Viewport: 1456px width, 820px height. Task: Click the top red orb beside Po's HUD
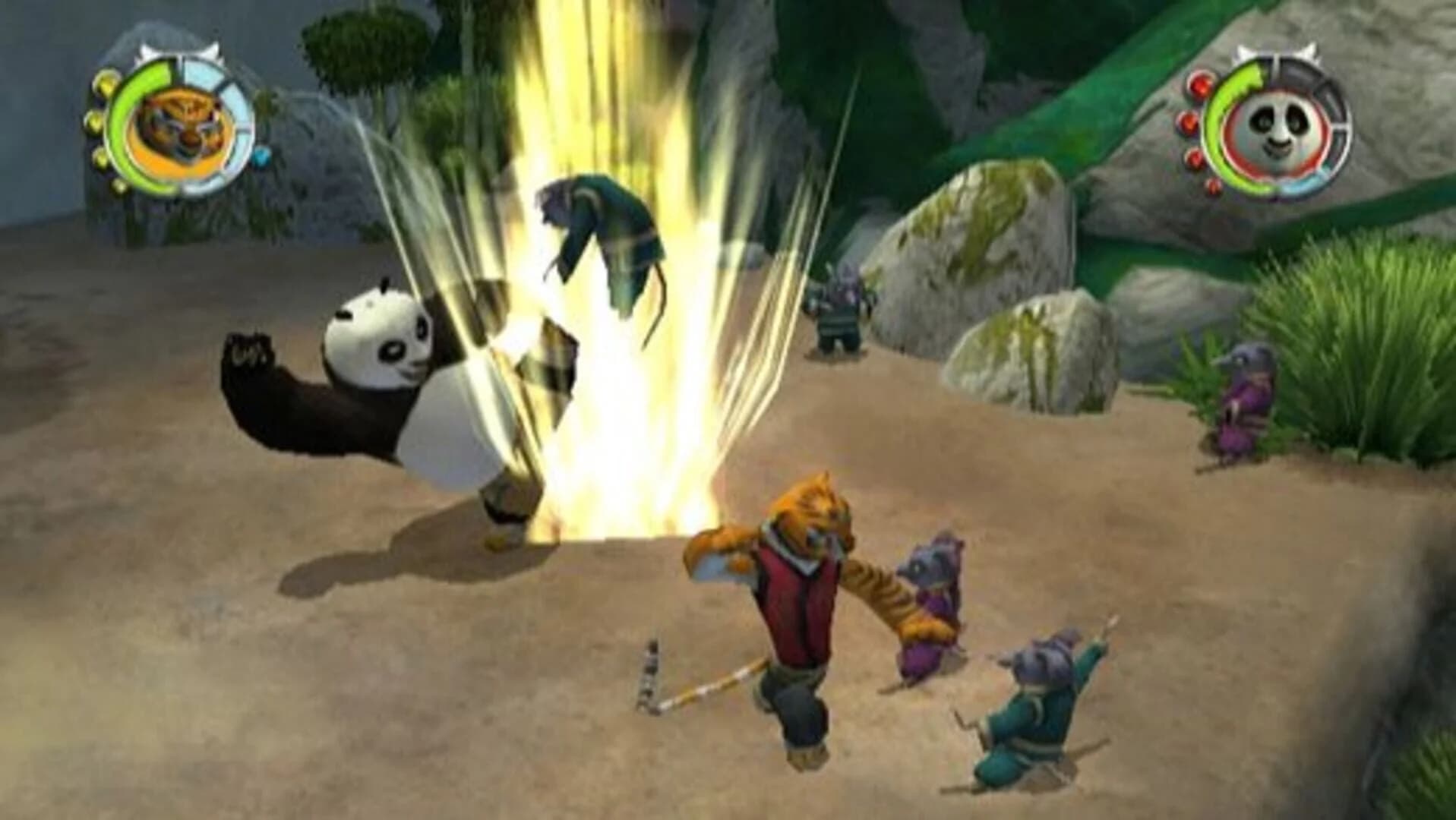click(x=1199, y=85)
